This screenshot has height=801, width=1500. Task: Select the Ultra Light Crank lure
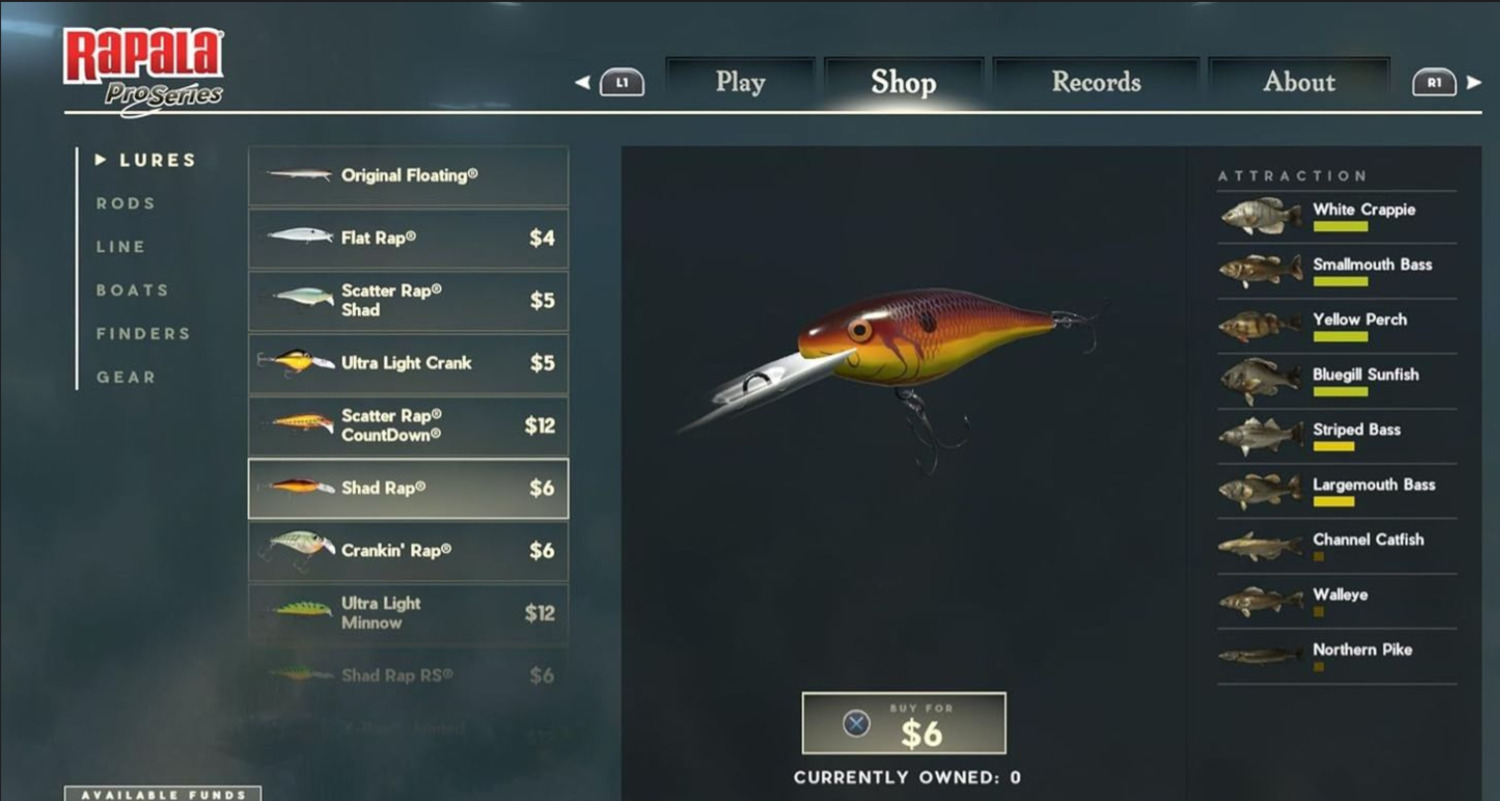click(x=408, y=363)
